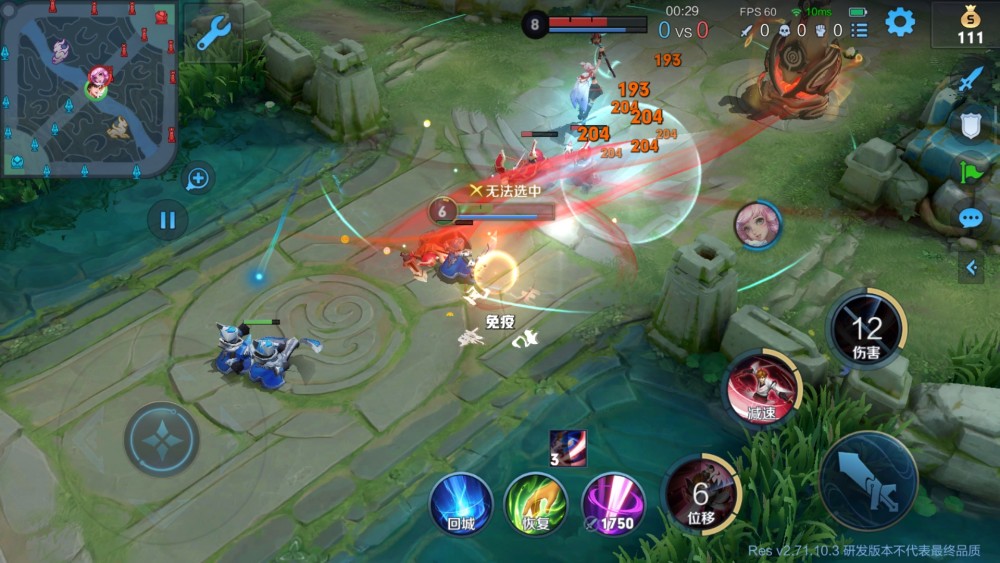The height and width of the screenshot is (563, 1000).
Task: Send the shield defend signal
Action: tap(970, 125)
